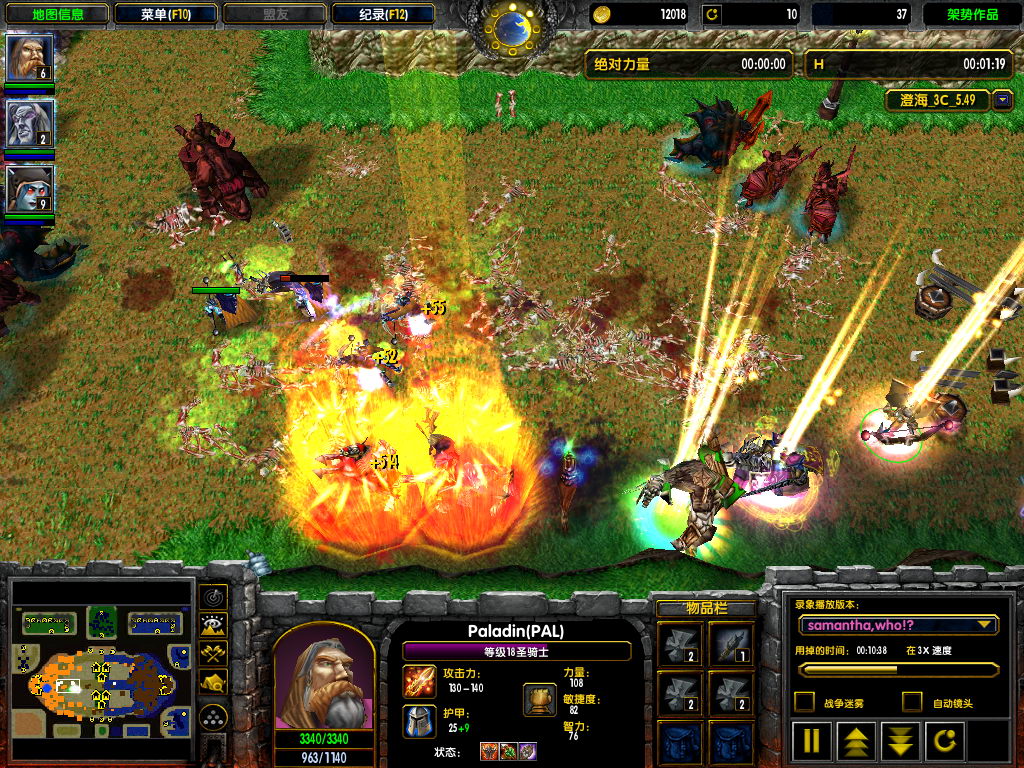Enable the 自动镜头 auto camera checkbox
The width and height of the screenshot is (1024, 768).
[x=911, y=702]
